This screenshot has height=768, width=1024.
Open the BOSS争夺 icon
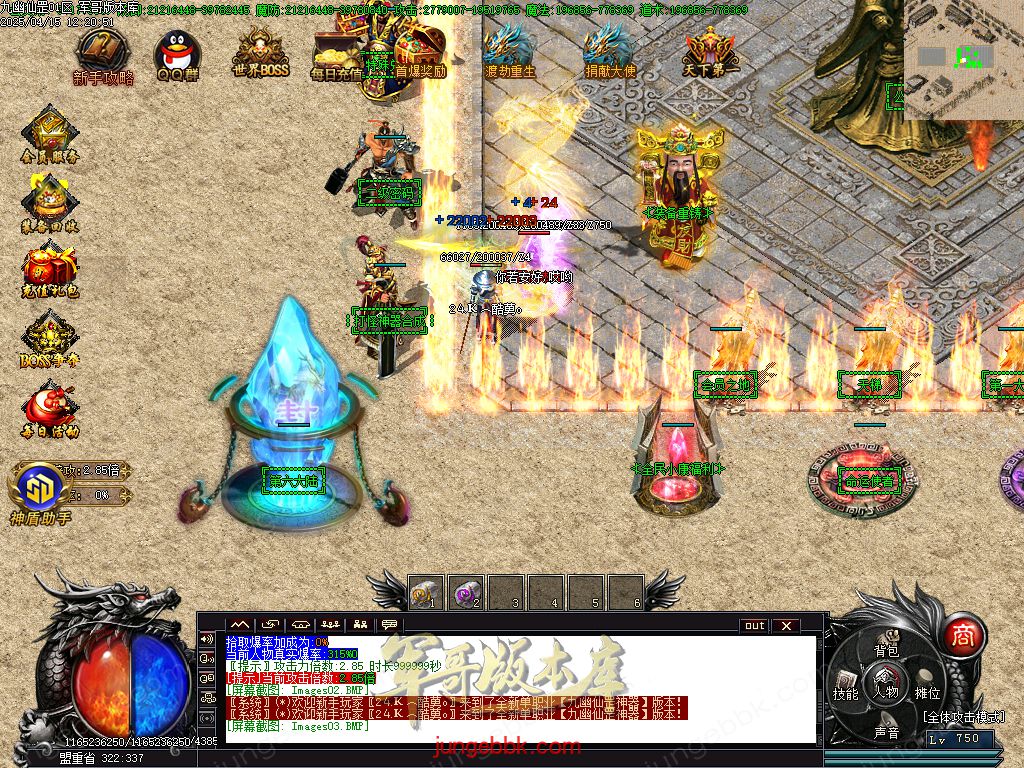point(48,338)
